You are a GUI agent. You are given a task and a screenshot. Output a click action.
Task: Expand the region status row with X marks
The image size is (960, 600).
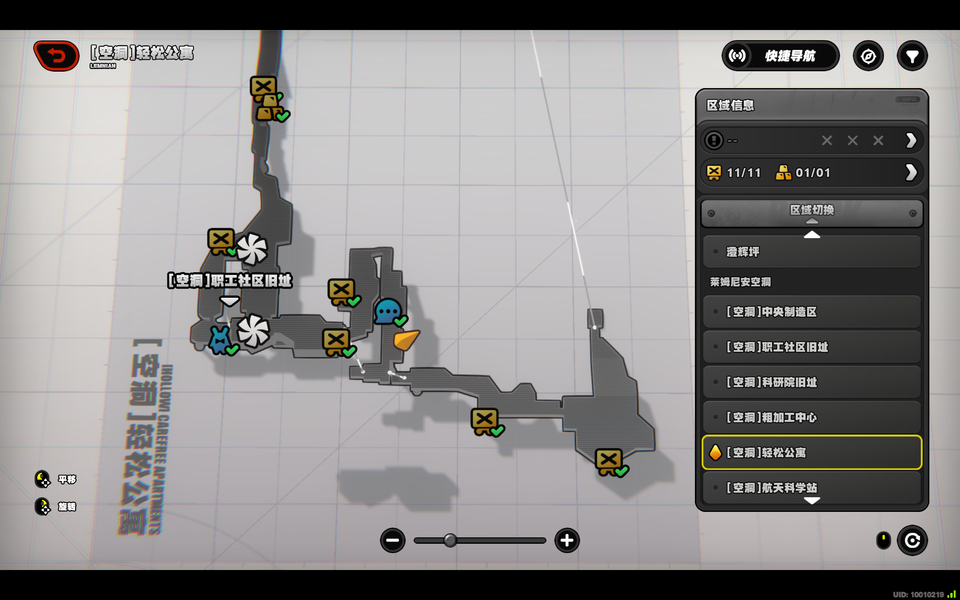tap(910, 140)
